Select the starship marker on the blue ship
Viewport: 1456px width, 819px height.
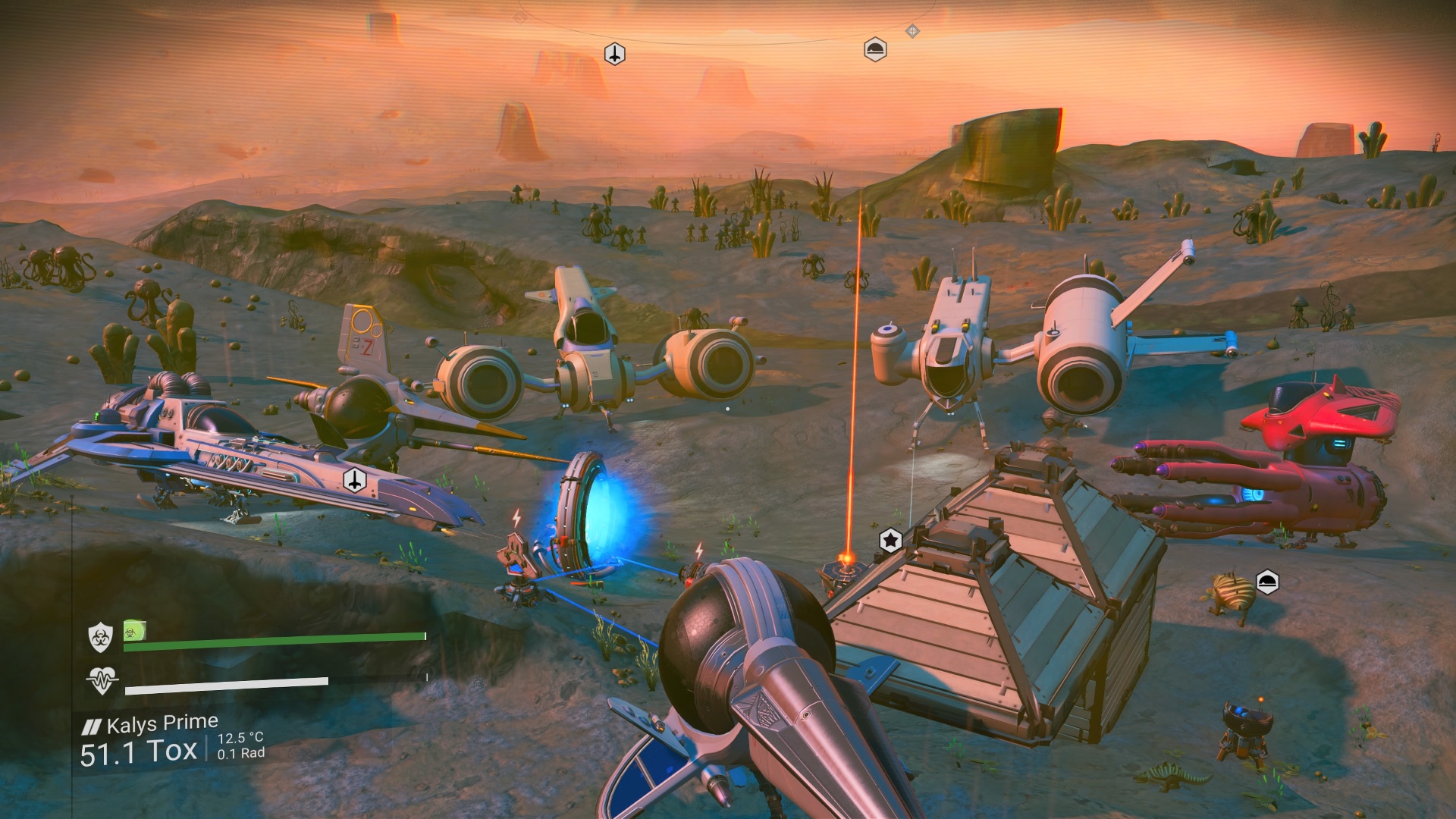(353, 480)
